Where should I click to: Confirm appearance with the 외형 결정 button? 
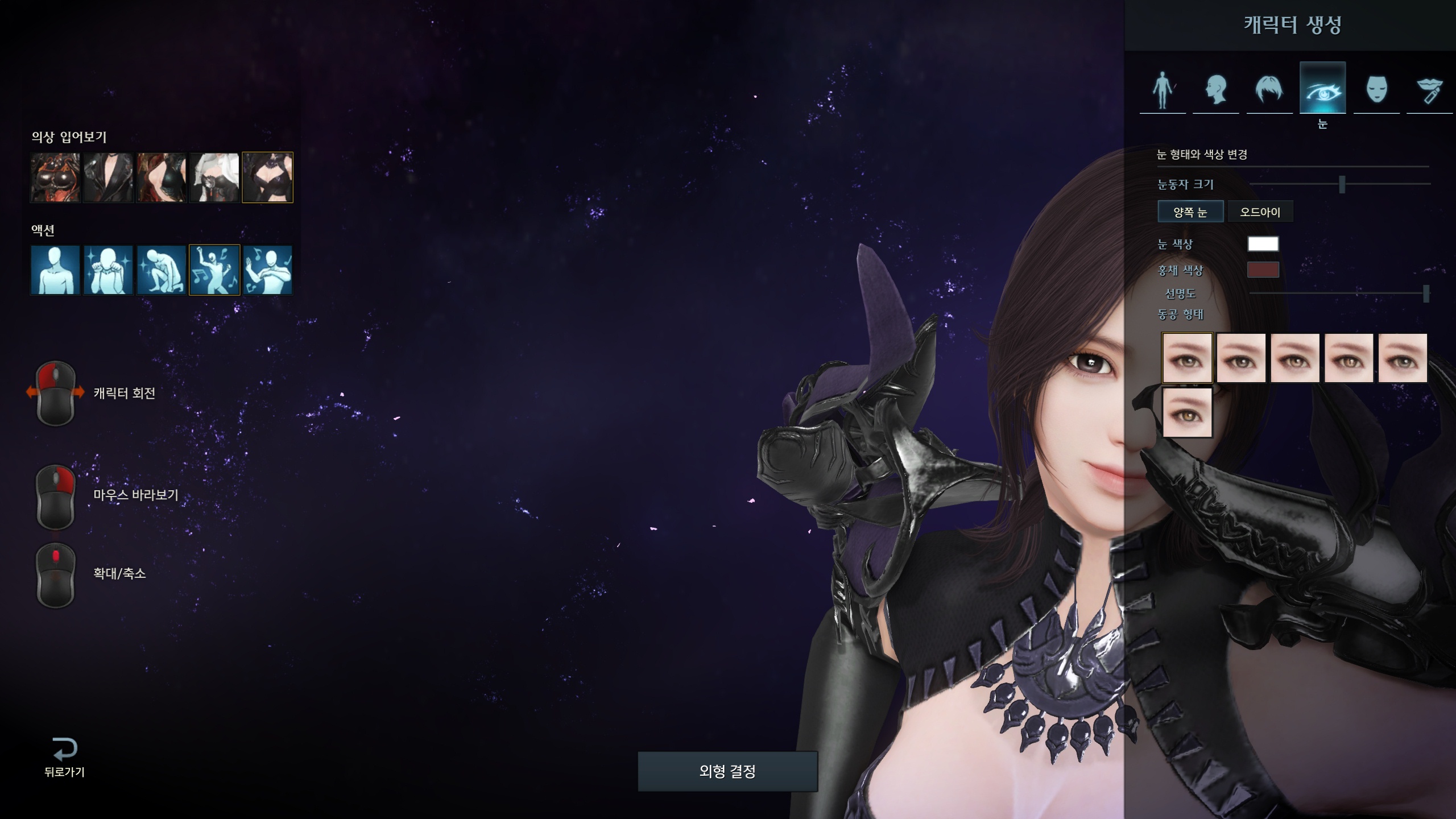pyautogui.click(x=727, y=771)
